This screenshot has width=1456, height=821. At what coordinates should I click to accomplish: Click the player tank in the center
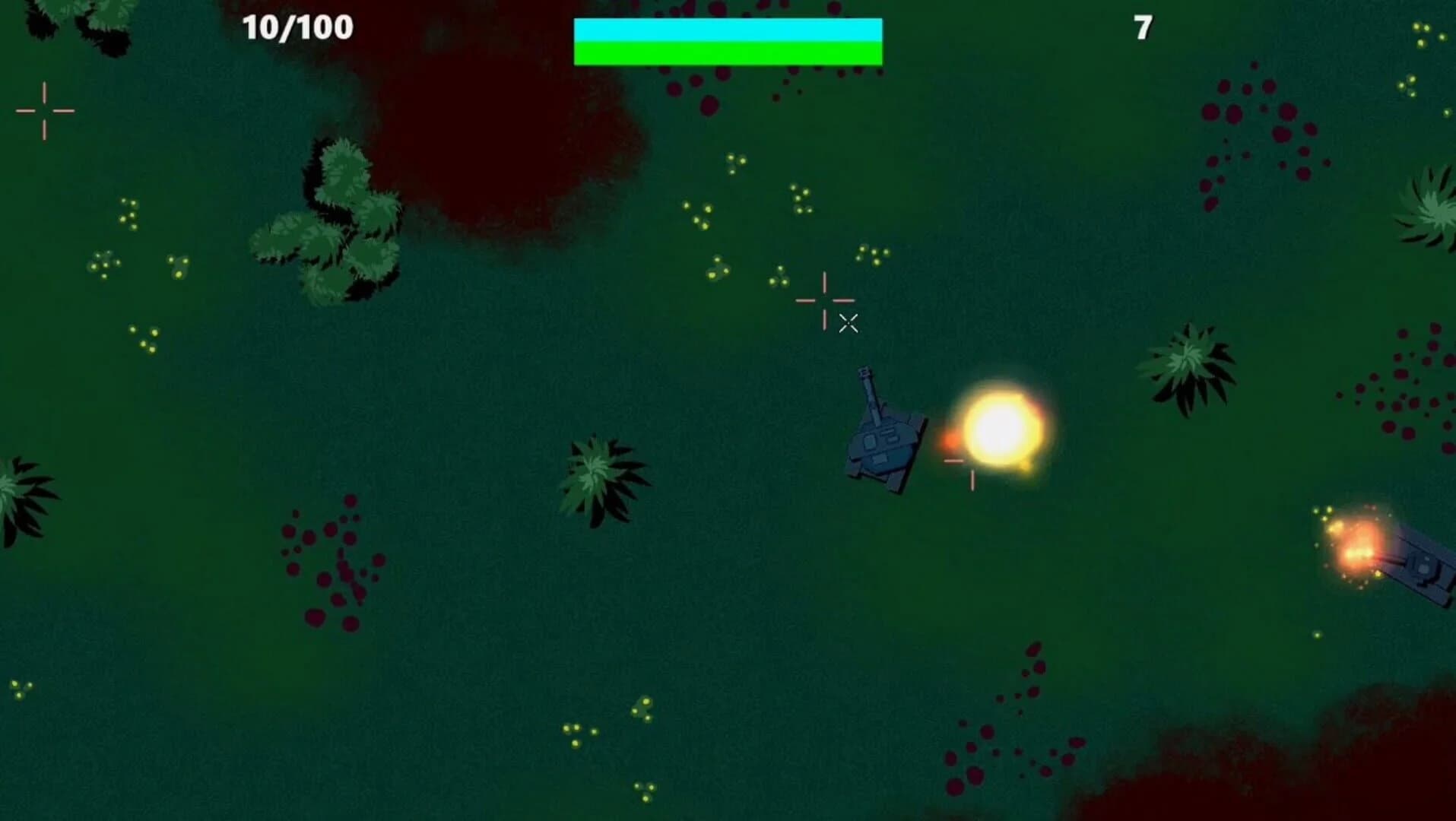(x=886, y=441)
